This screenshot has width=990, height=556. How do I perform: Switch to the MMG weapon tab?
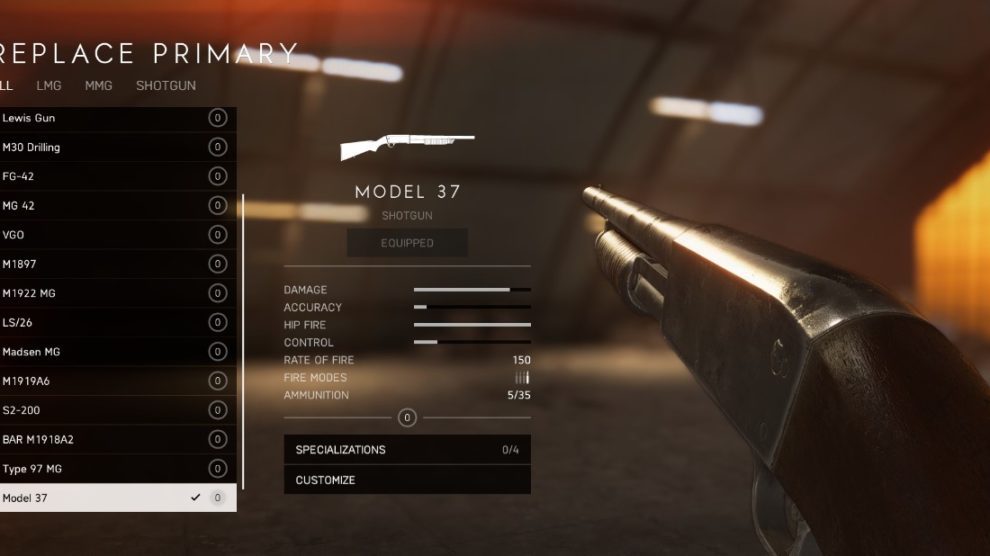point(98,86)
